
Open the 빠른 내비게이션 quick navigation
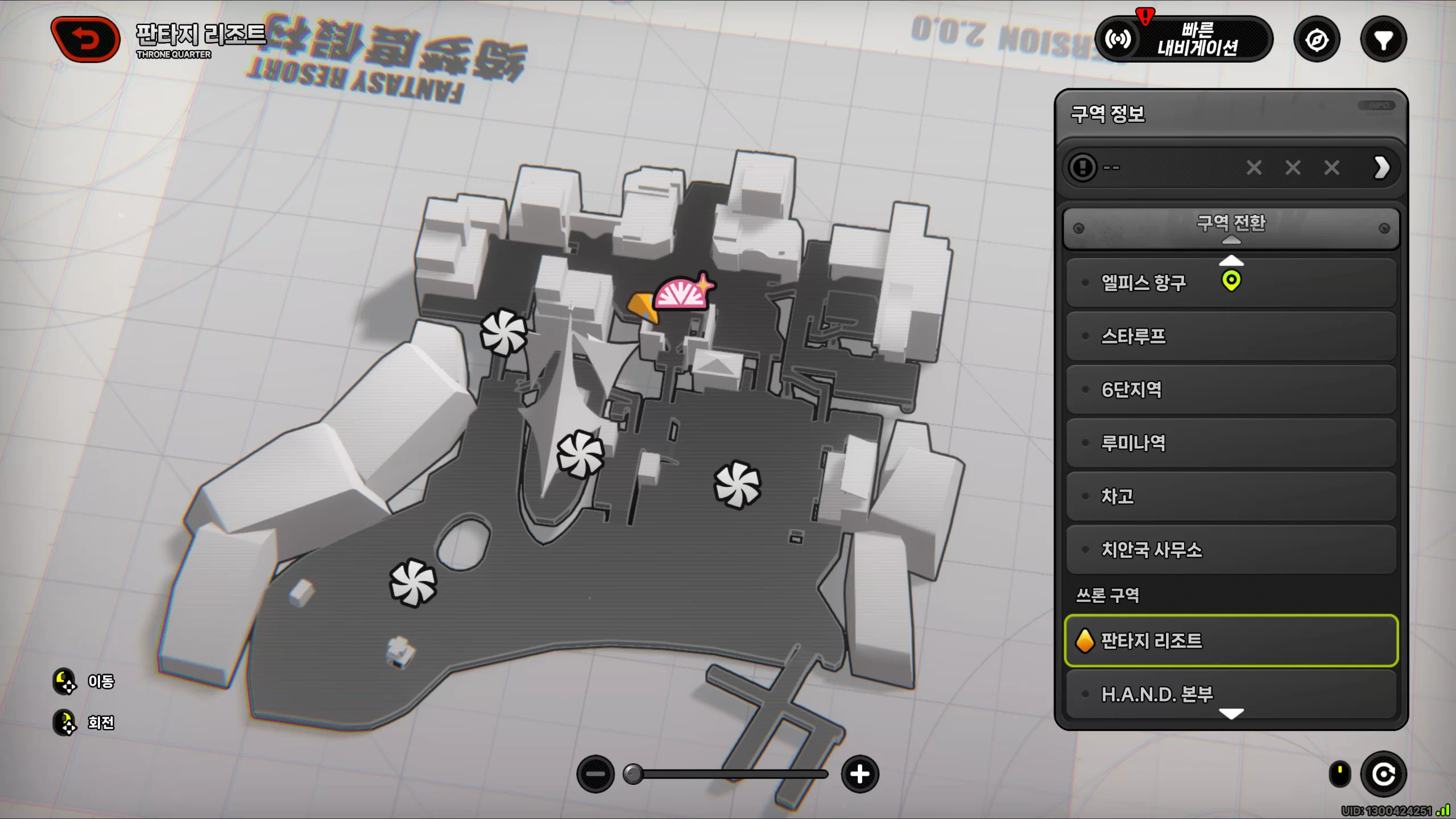(1184, 39)
